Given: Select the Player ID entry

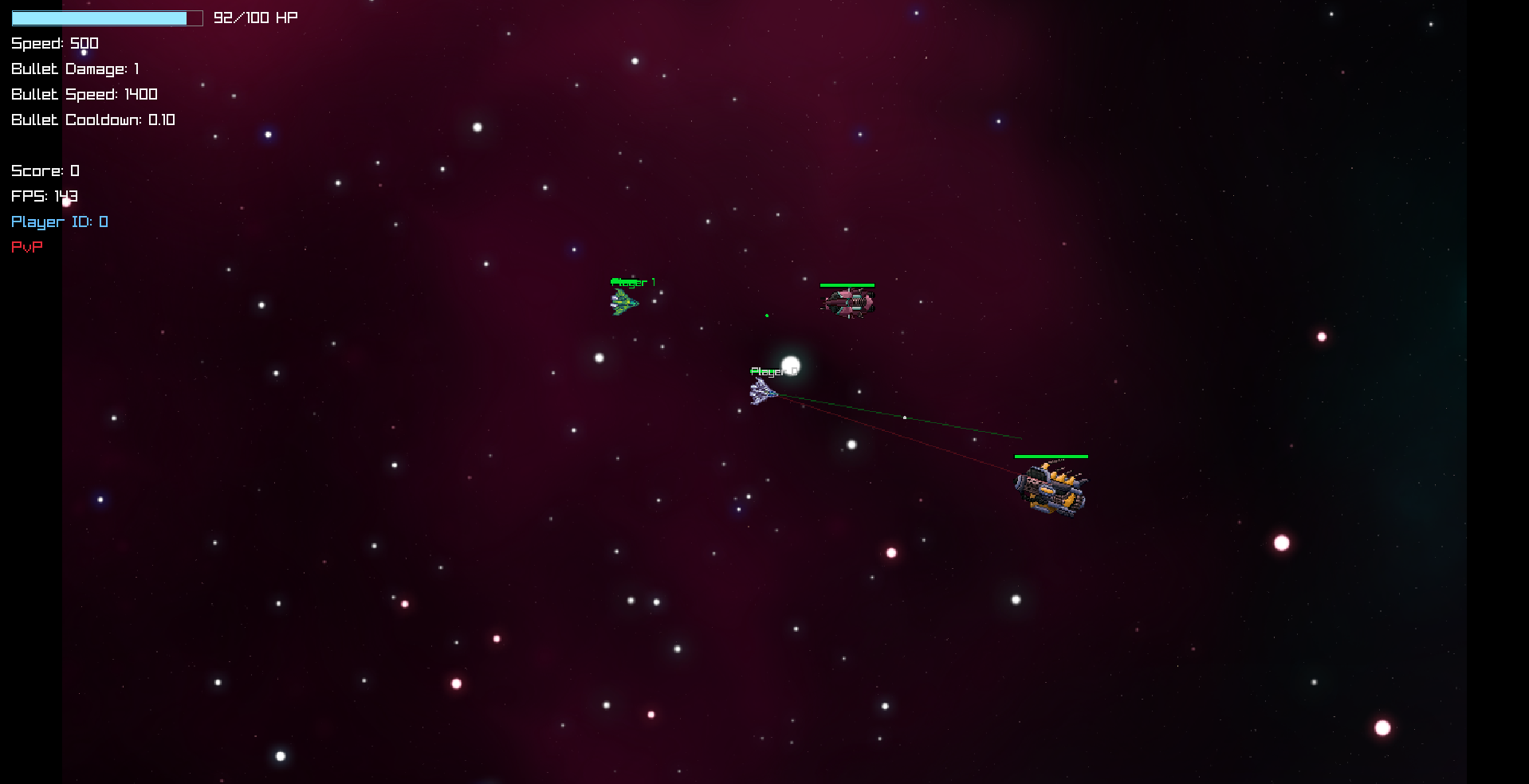Looking at the screenshot, I should point(59,221).
